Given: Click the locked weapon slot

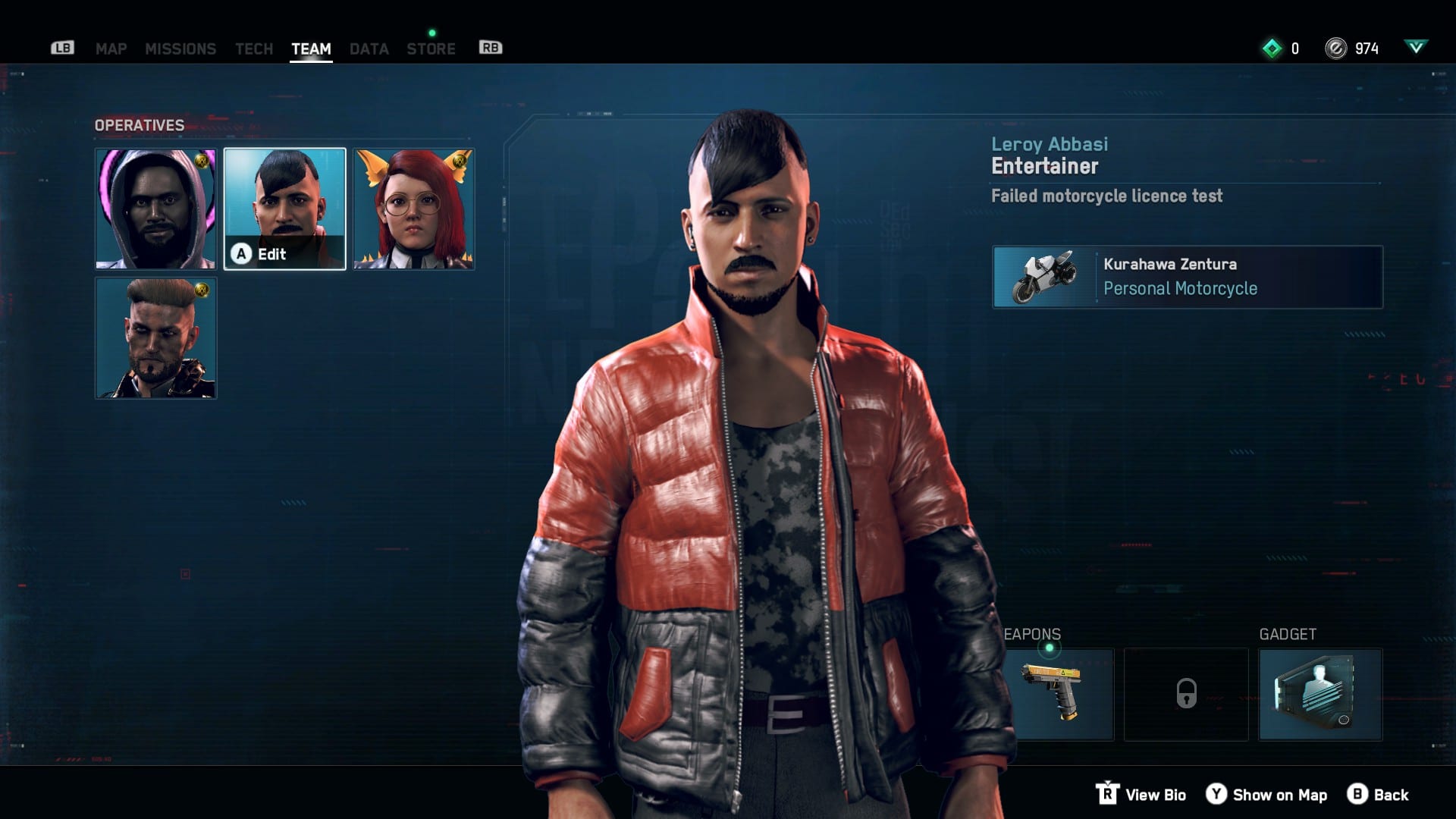Looking at the screenshot, I should point(1186,694).
